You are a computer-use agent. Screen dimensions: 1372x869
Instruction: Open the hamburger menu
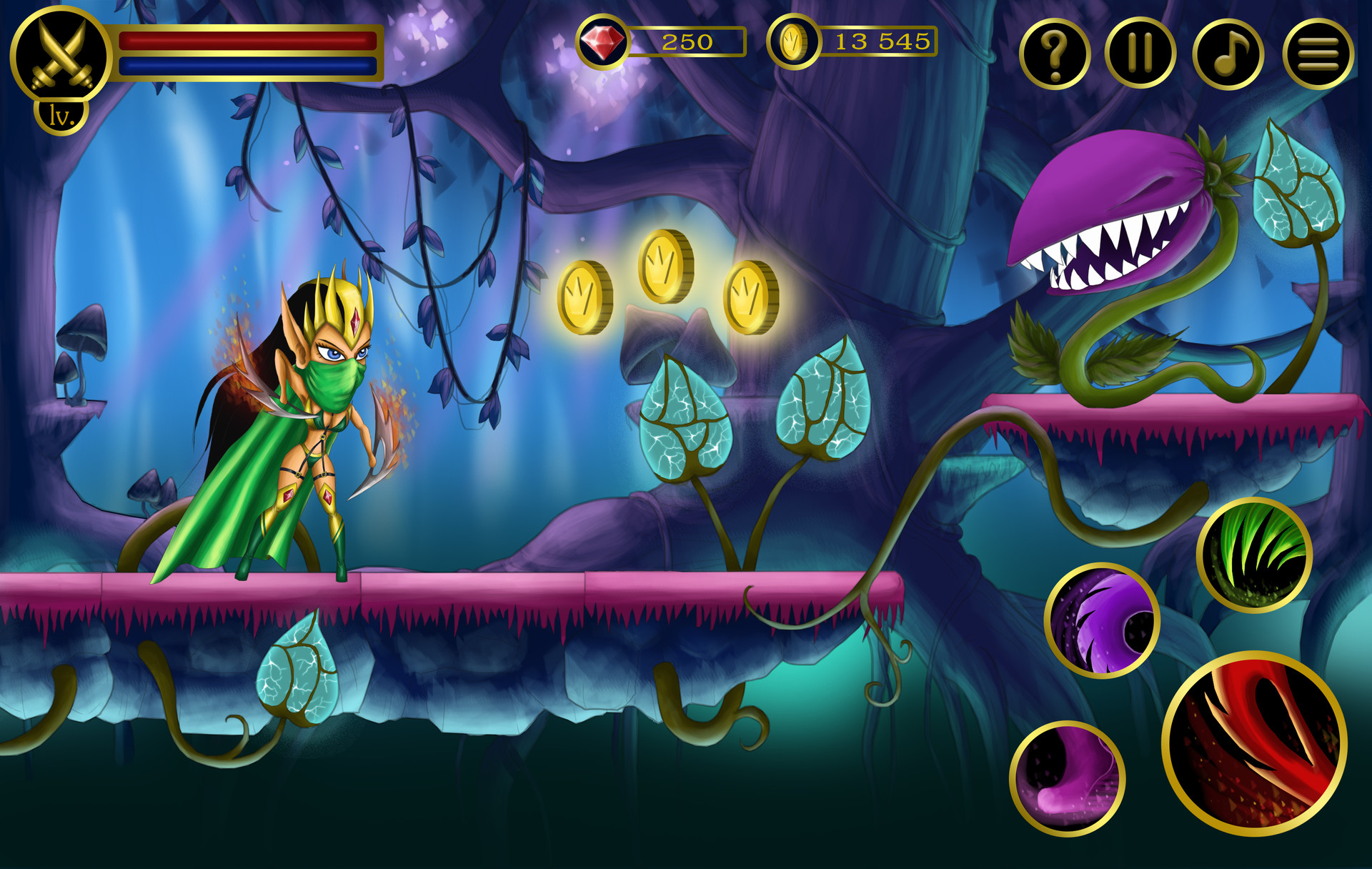[x=1318, y=54]
